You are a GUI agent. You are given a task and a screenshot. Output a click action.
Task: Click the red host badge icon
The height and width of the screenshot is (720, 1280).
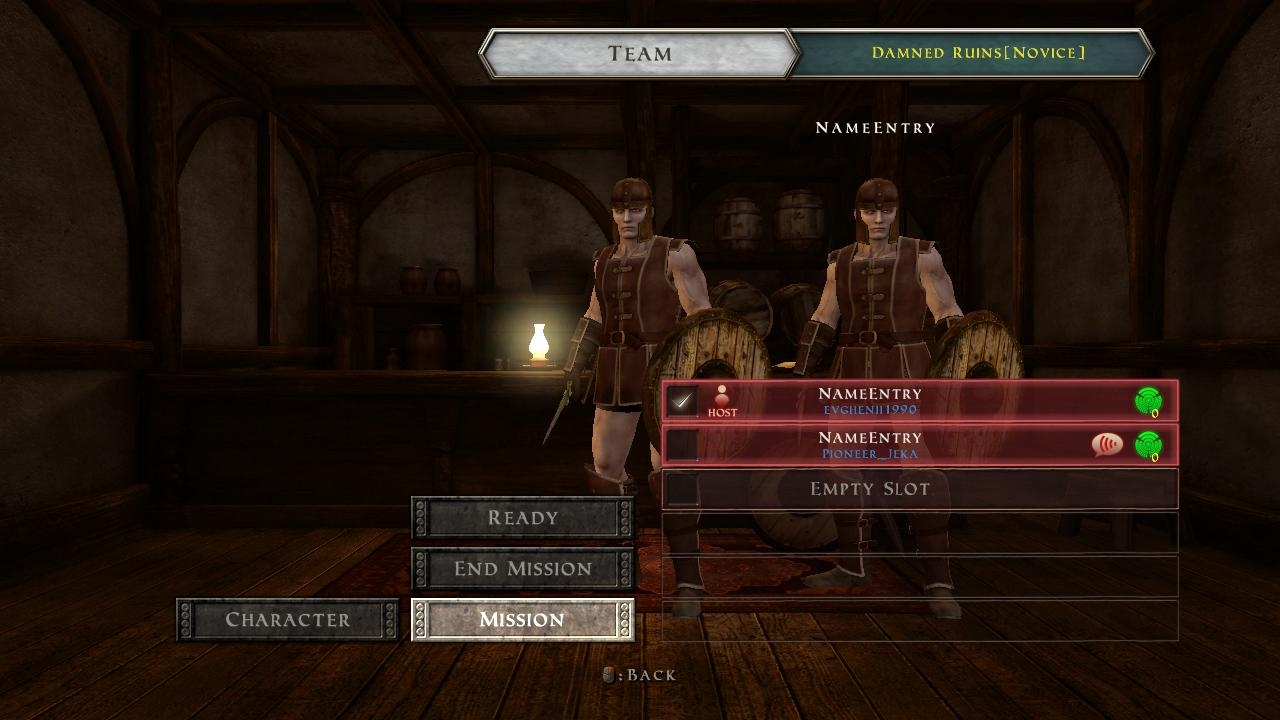[722, 401]
